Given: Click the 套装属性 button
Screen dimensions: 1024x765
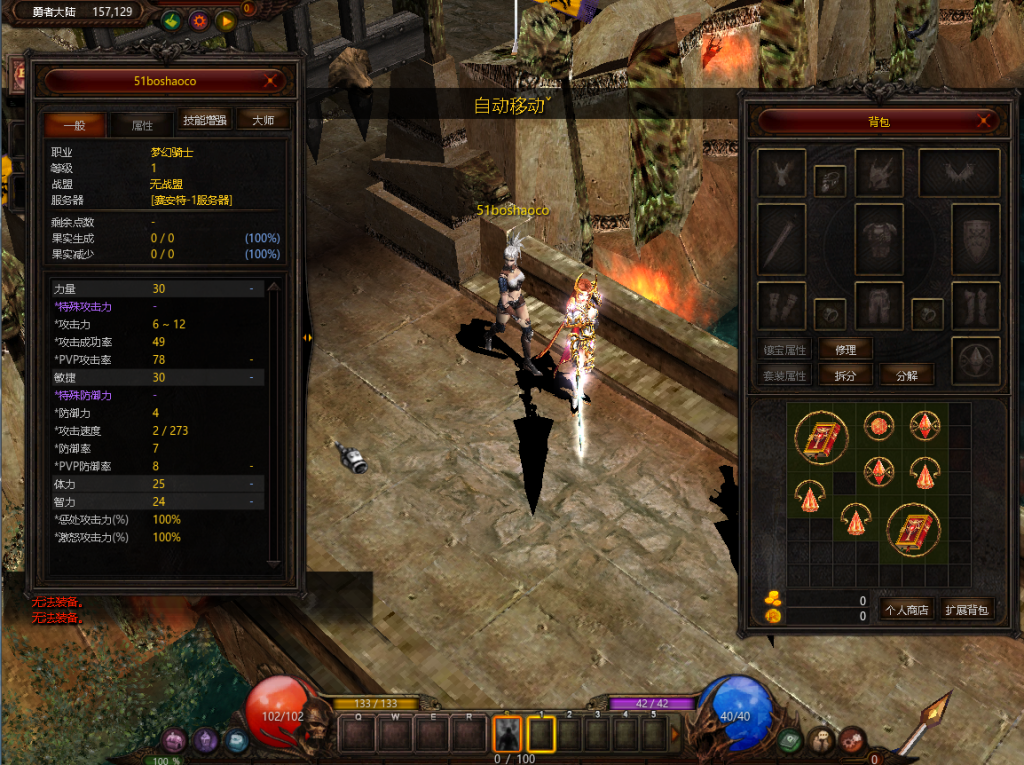Looking at the screenshot, I should point(783,375).
